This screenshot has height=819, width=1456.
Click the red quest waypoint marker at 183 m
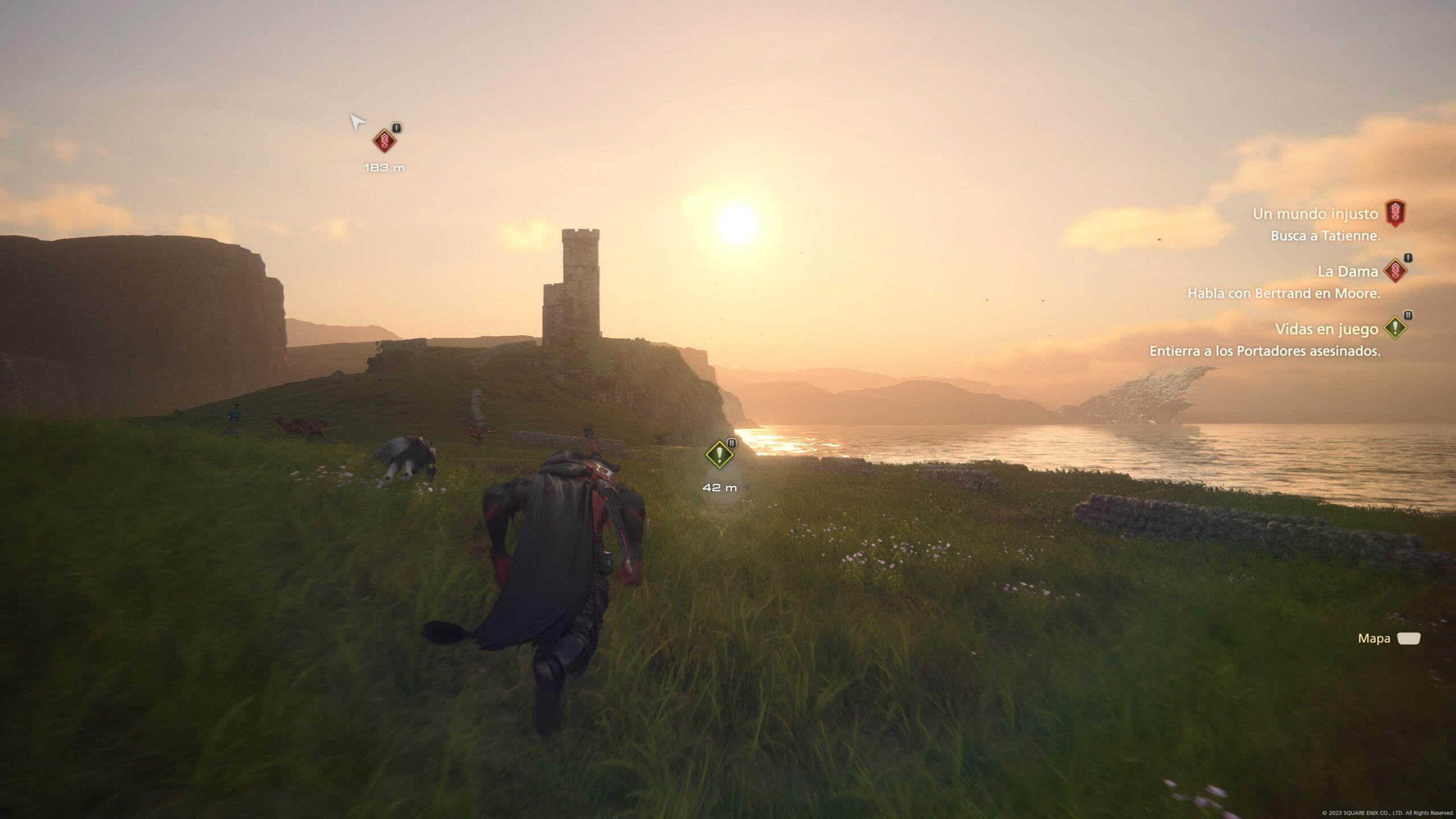(x=384, y=140)
